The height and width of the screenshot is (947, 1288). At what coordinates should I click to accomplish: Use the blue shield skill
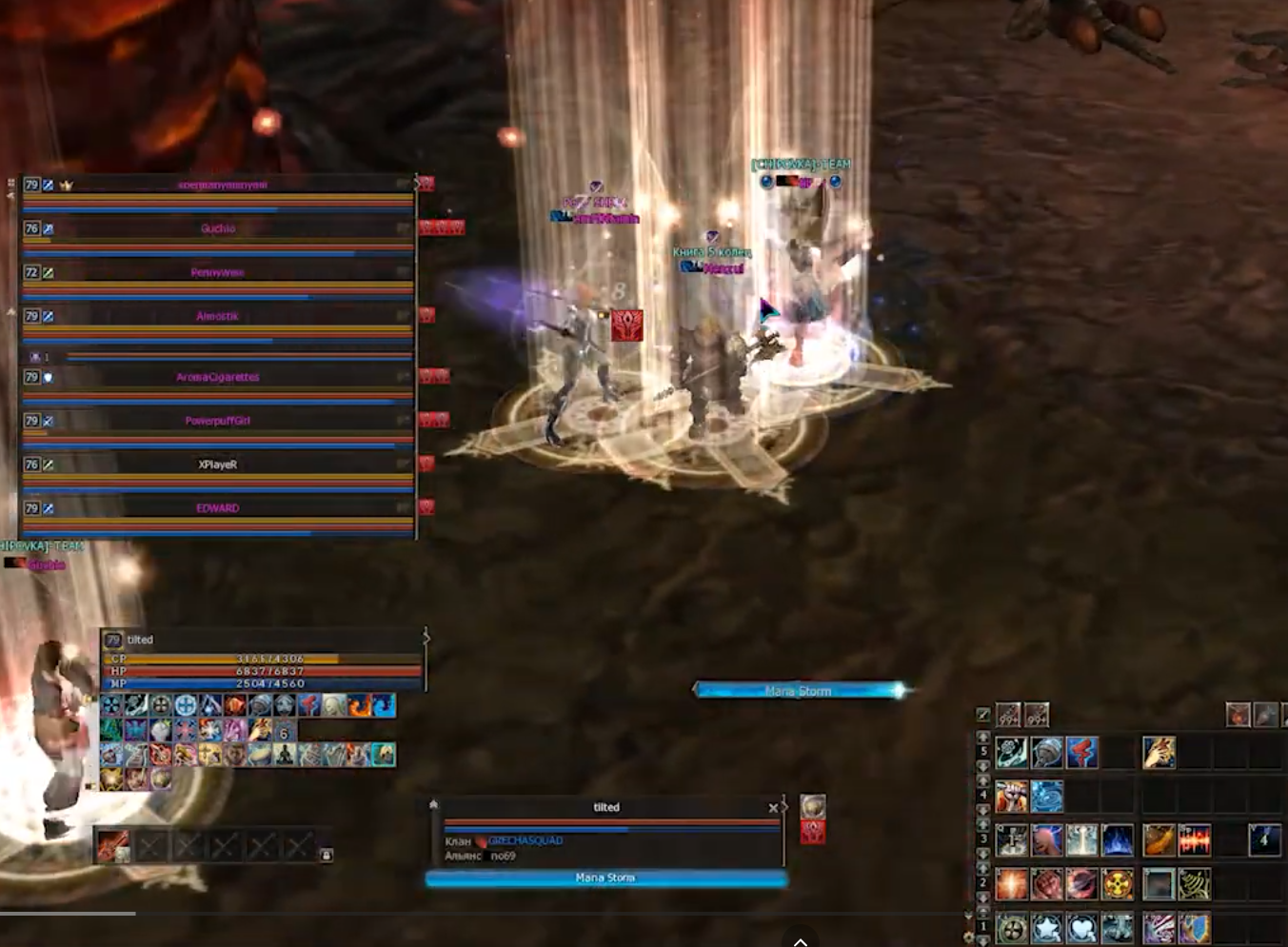1195,928
